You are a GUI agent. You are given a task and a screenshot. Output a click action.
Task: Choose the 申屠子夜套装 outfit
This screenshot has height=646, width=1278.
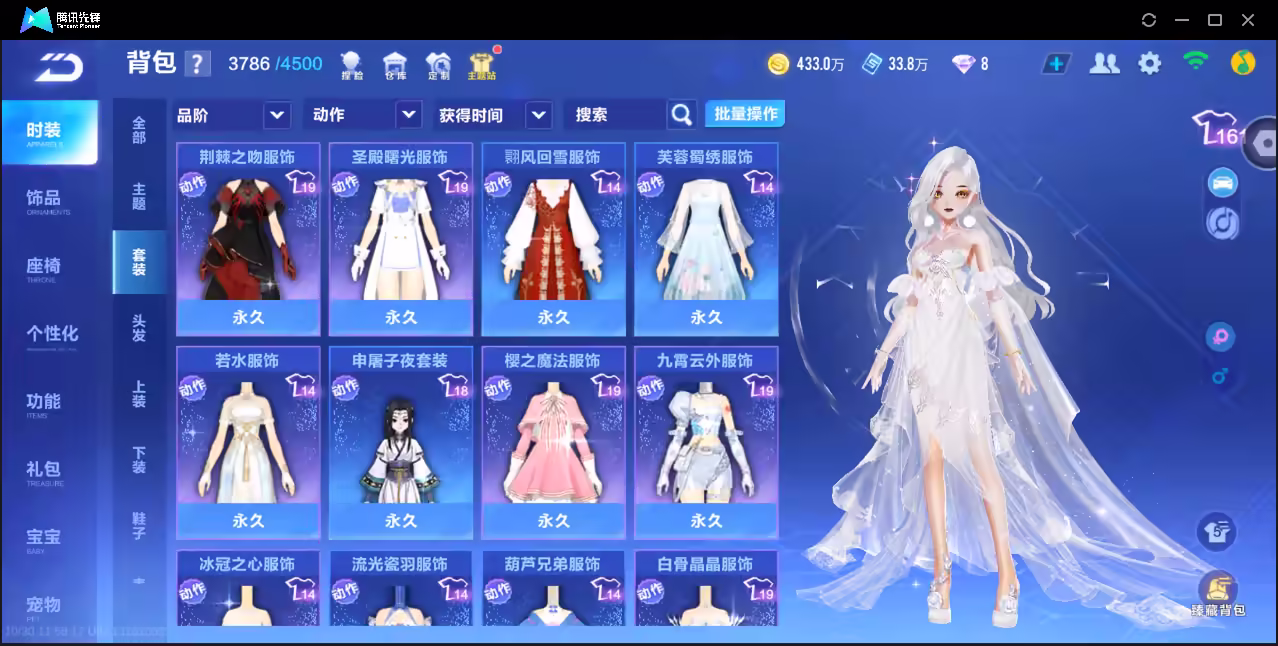(400, 442)
